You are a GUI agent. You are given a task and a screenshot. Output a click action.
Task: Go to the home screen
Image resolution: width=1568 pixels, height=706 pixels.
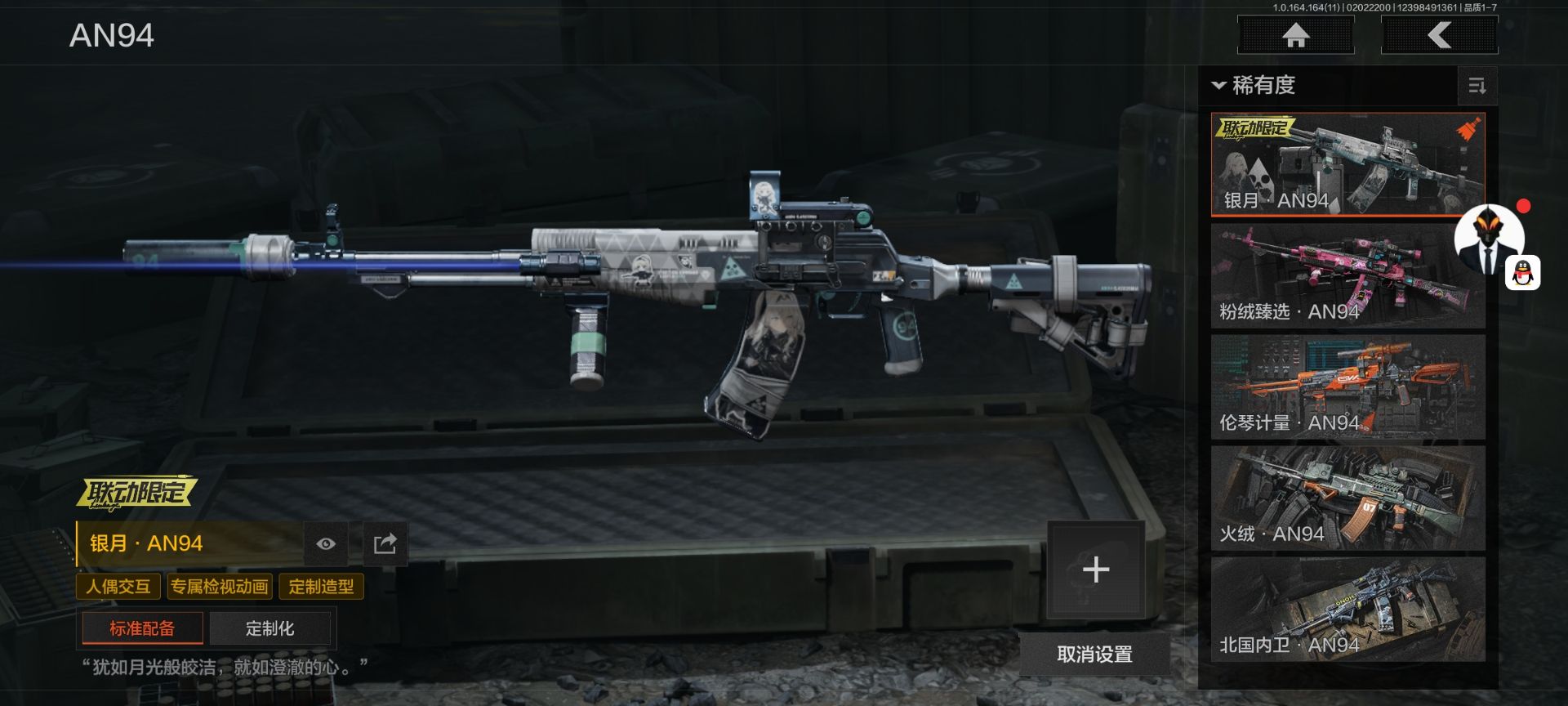point(1295,35)
